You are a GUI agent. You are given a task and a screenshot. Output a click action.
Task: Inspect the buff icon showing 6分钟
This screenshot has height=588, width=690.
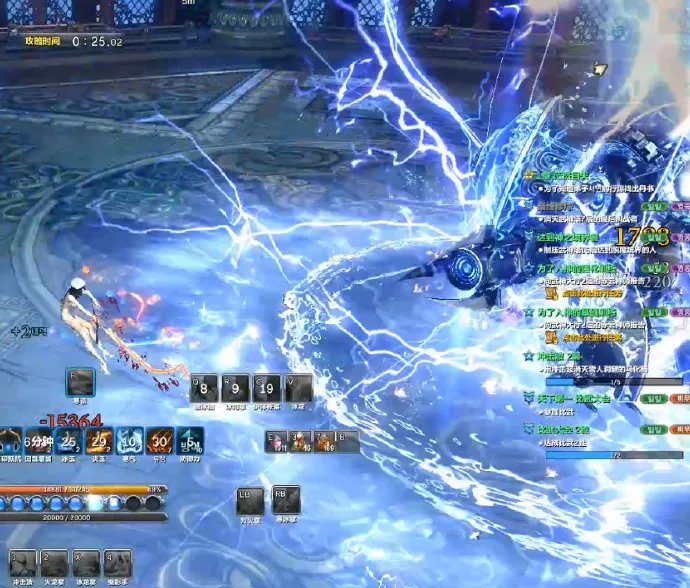[38, 441]
